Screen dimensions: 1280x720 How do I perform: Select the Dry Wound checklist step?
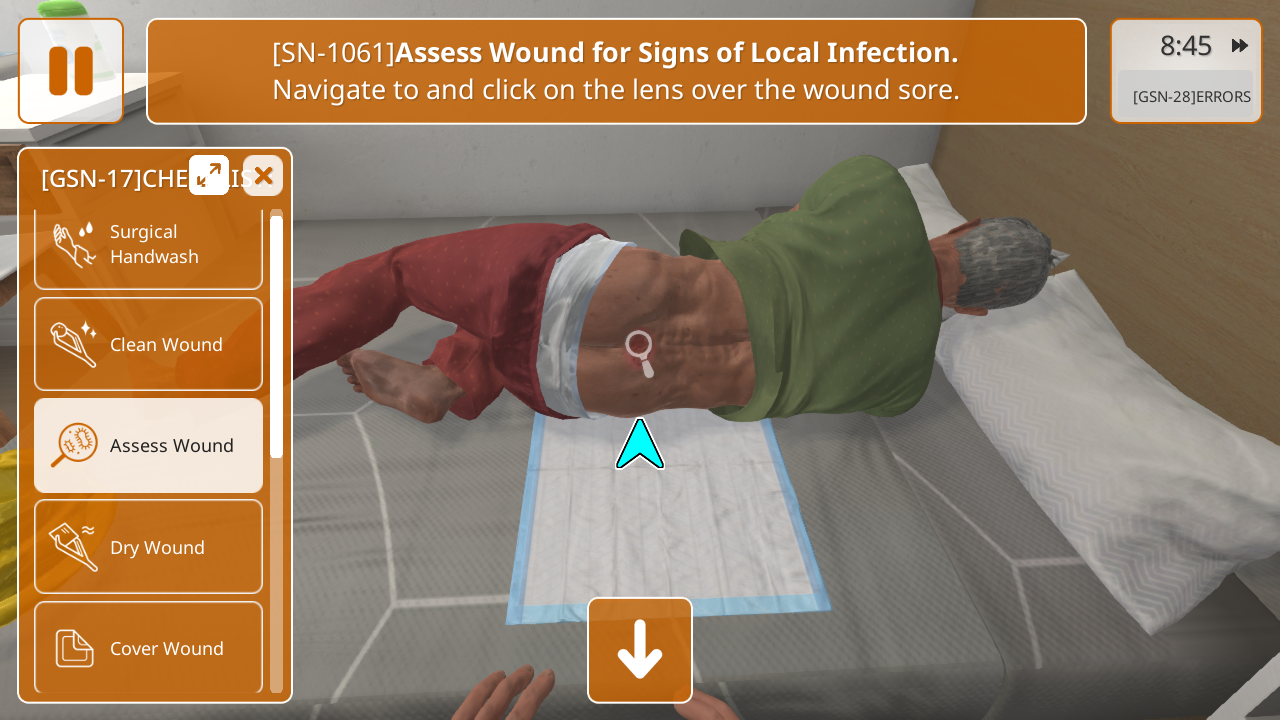(148, 547)
